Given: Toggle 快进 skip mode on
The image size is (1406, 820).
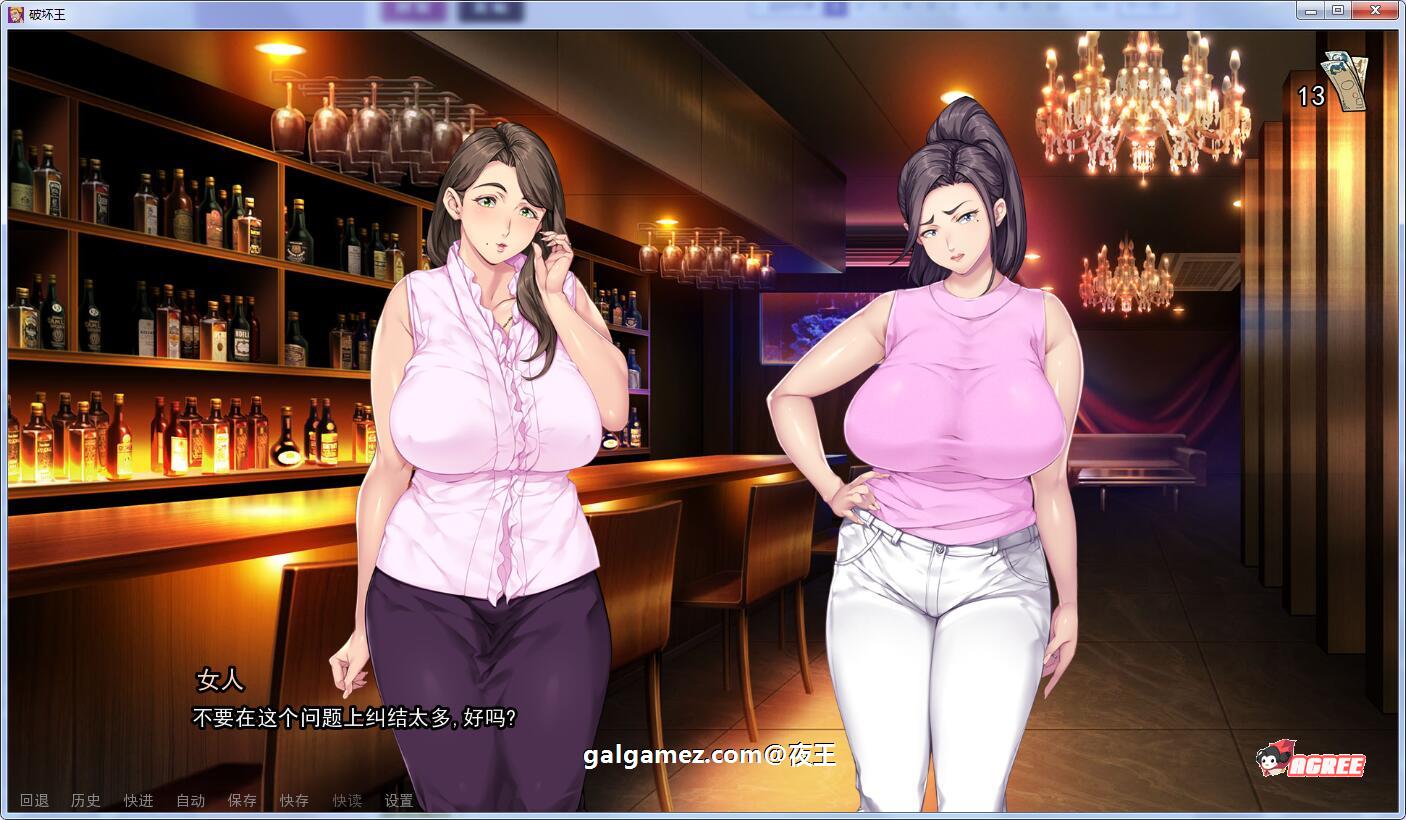Looking at the screenshot, I should click(x=137, y=800).
